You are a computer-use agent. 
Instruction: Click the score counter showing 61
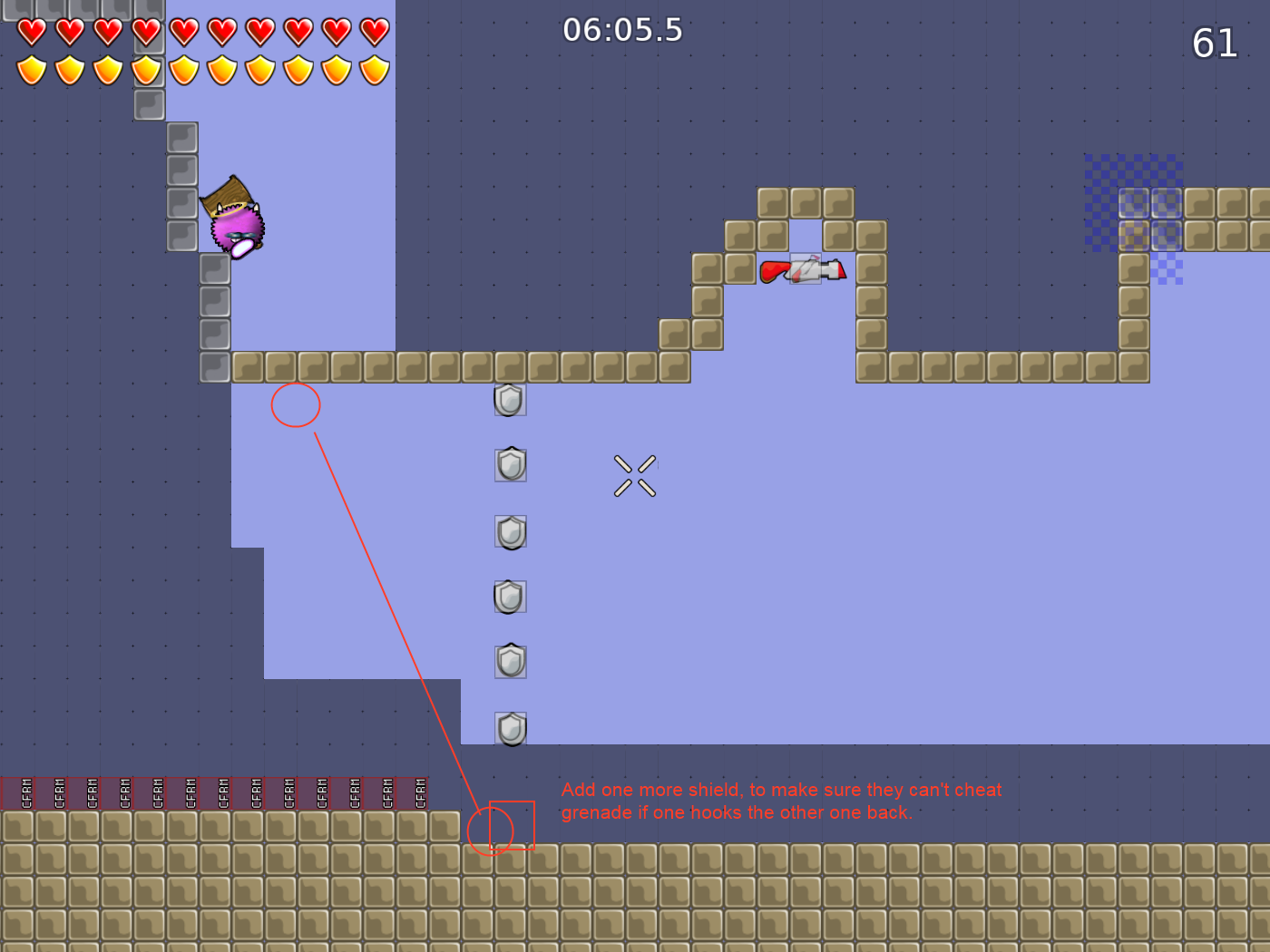pos(1216,44)
